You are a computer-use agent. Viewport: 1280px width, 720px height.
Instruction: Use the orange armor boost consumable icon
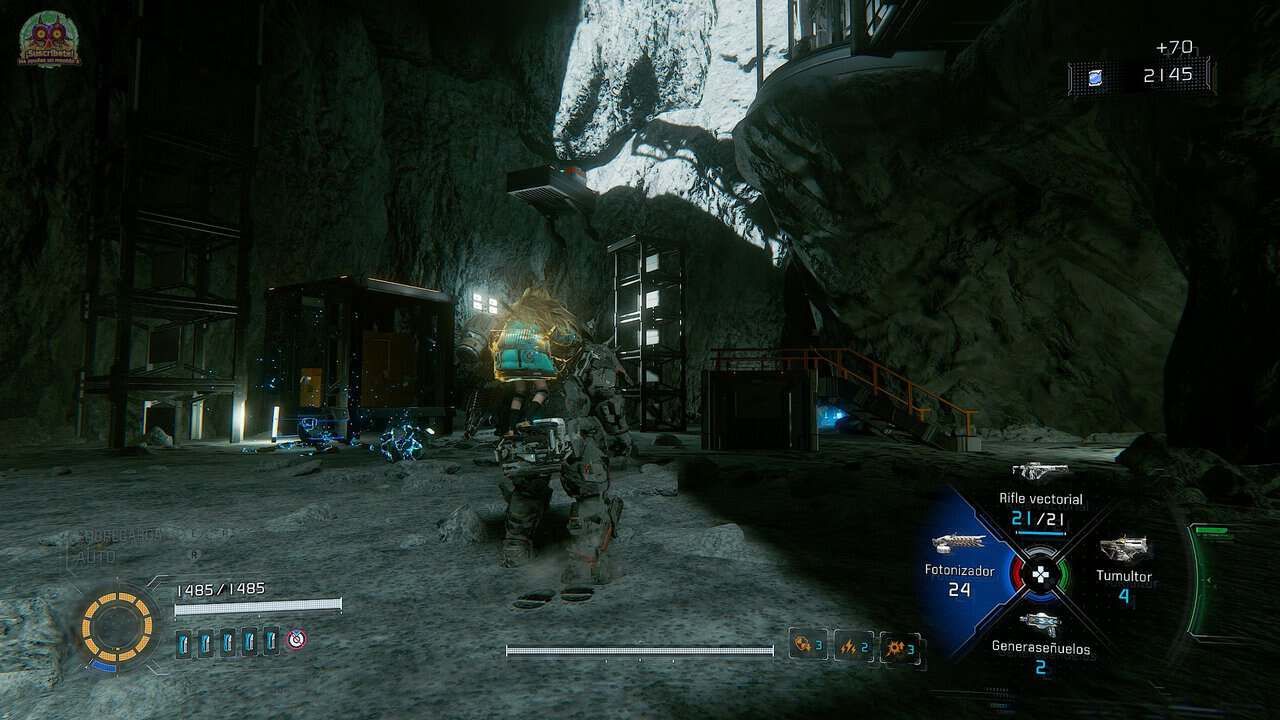807,644
